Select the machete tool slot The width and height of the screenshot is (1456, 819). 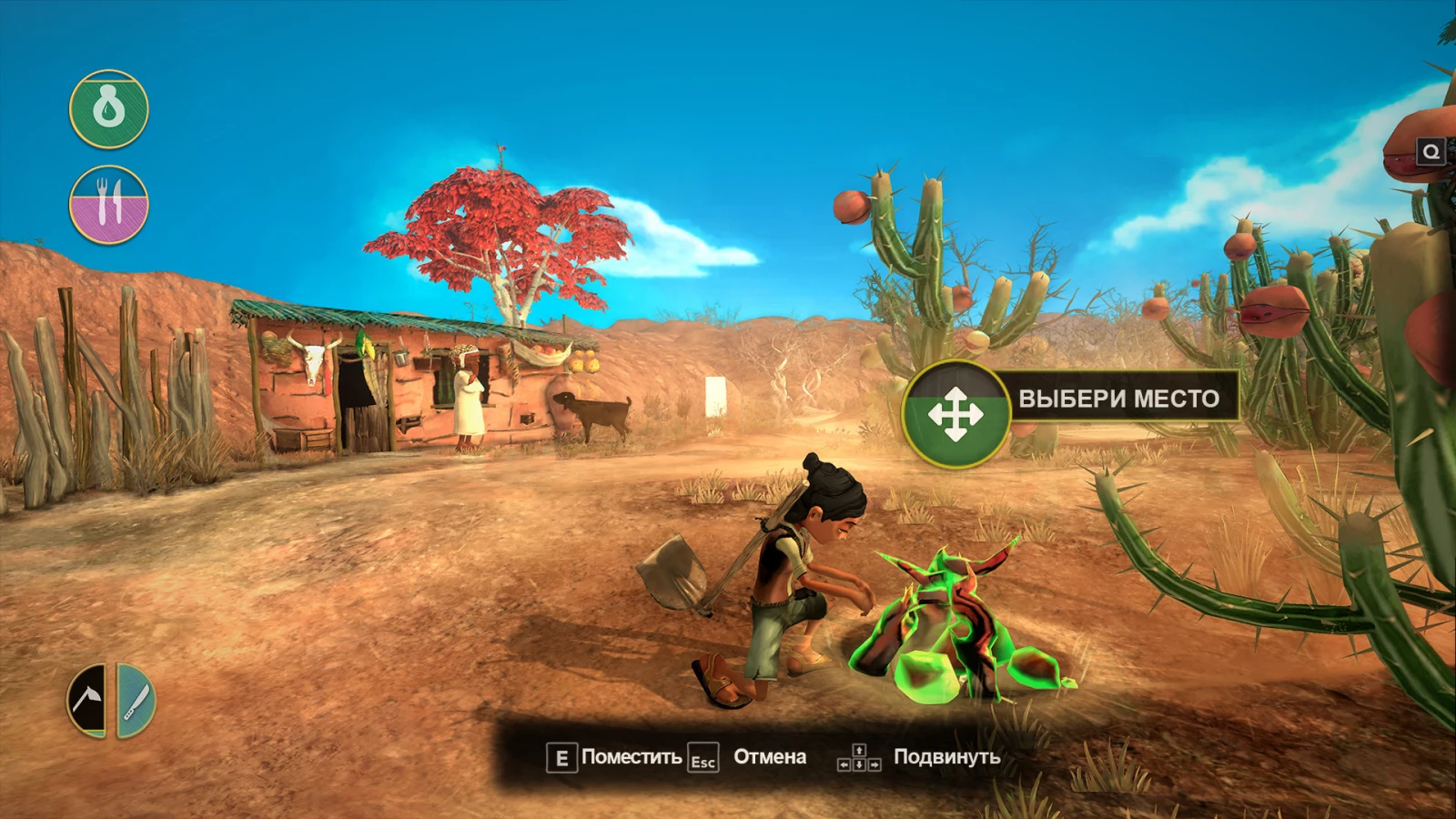(136, 700)
